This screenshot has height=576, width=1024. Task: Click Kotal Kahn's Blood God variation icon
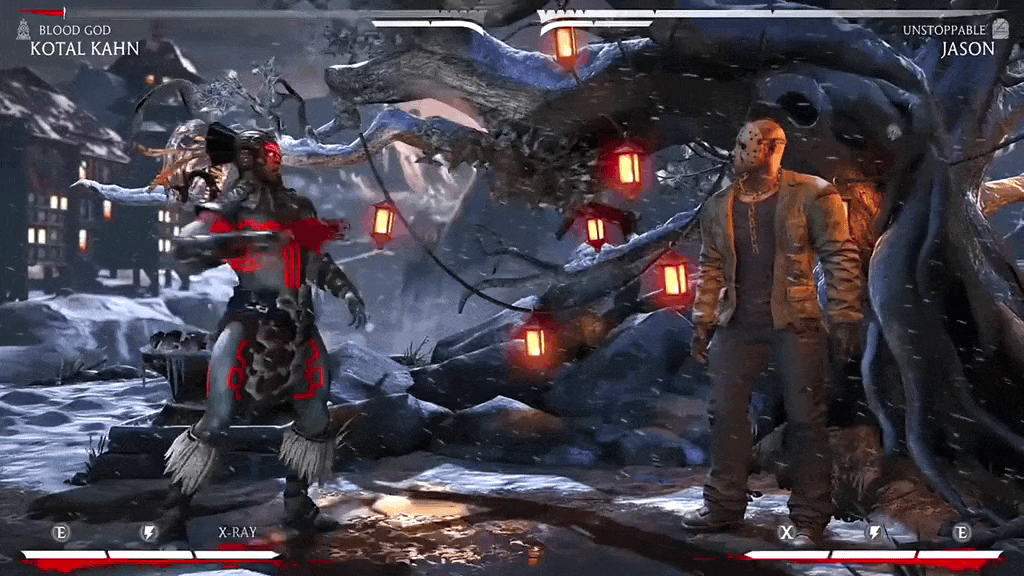coord(23,30)
